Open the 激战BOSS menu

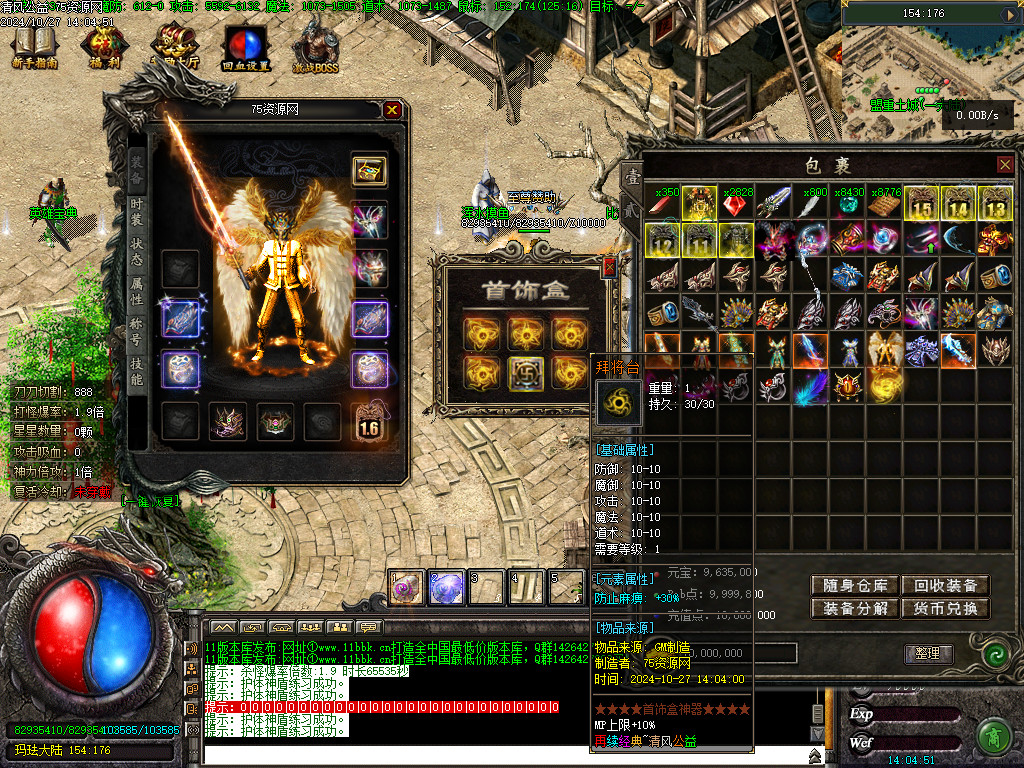click(315, 47)
